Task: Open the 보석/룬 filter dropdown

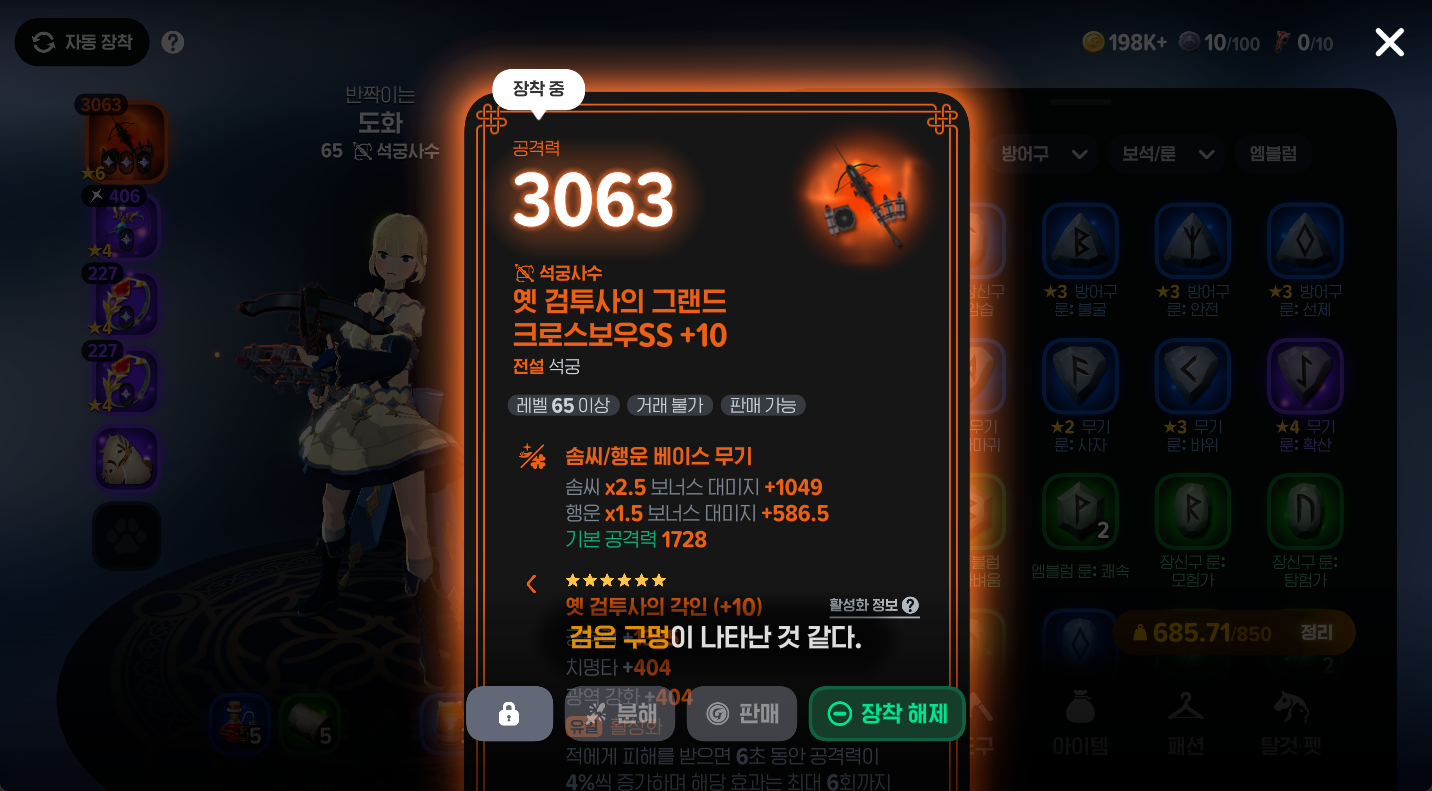Action: (x=1166, y=155)
